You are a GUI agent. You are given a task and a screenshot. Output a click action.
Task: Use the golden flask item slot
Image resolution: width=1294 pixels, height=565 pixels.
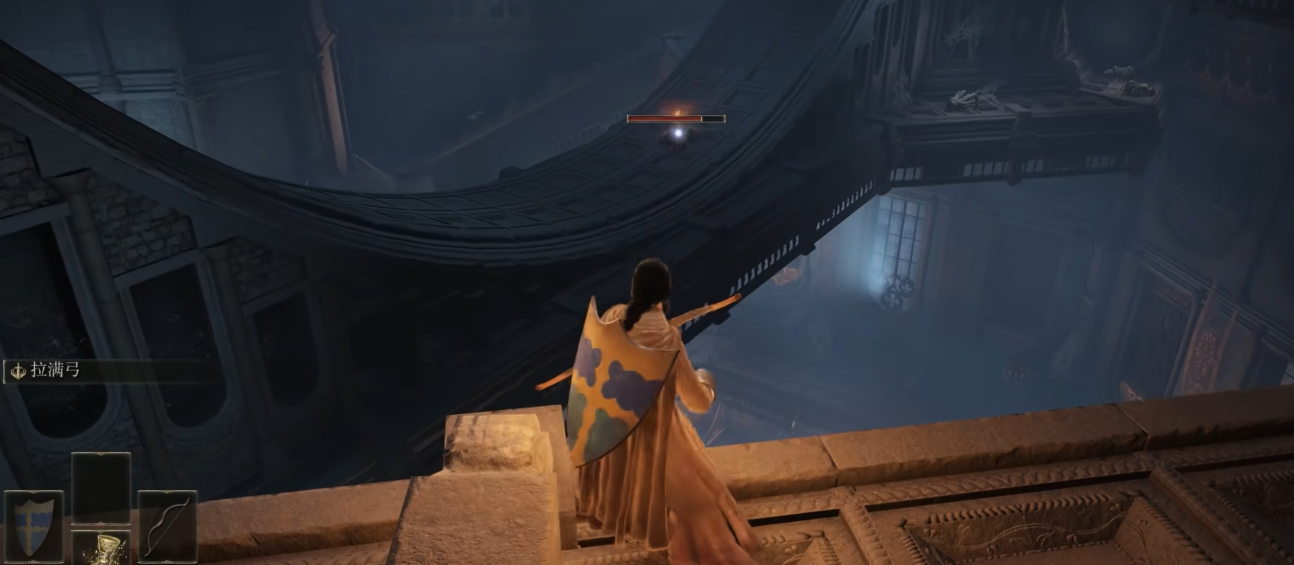coord(100,548)
